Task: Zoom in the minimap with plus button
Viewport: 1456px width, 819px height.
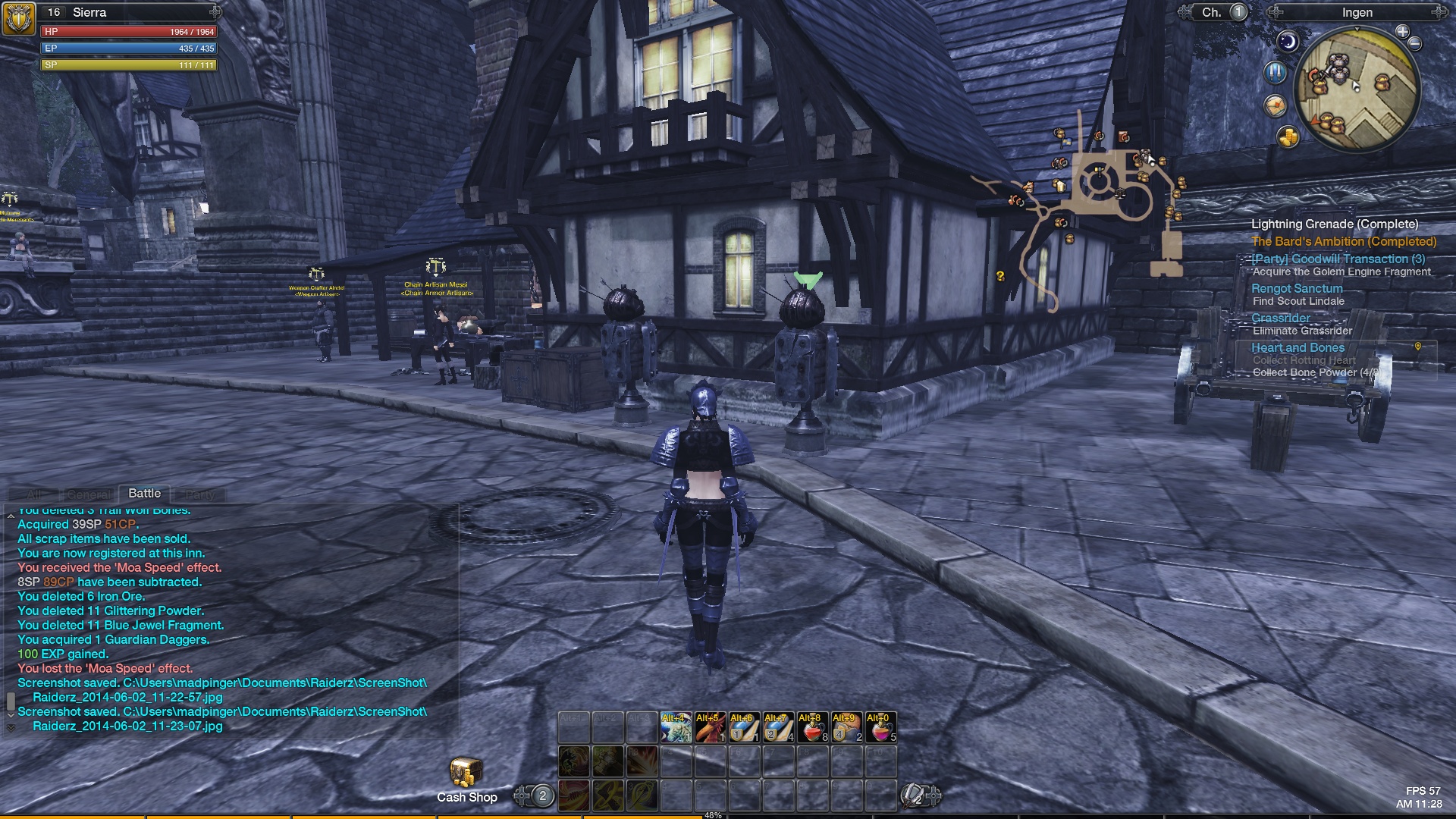Action: pyautogui.click(x=1402, y=32)
